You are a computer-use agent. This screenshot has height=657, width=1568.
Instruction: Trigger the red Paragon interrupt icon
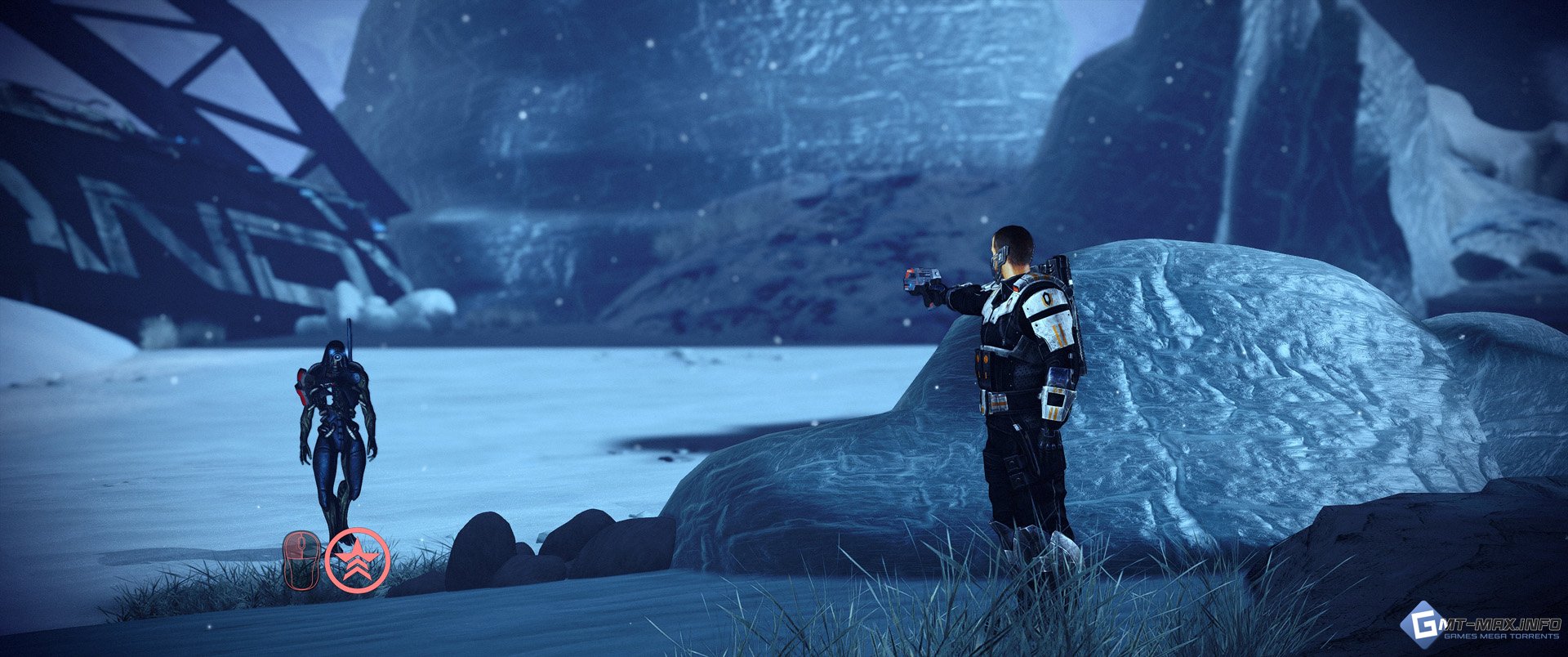357,560
